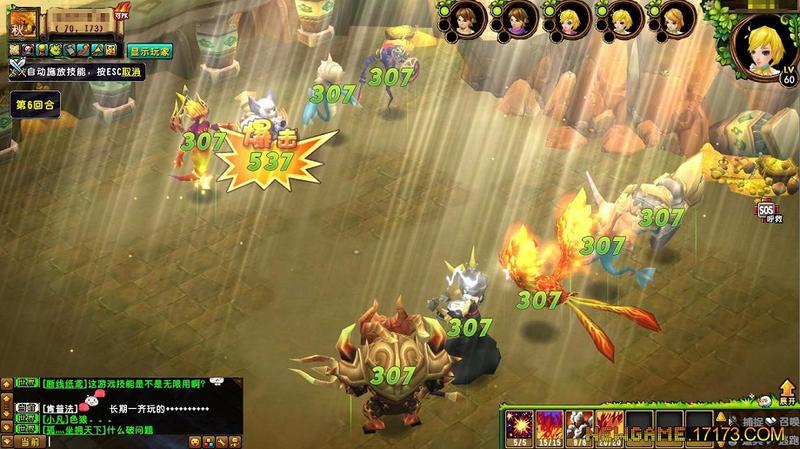Activate the purple flame skill 15/15

(547, 422)
